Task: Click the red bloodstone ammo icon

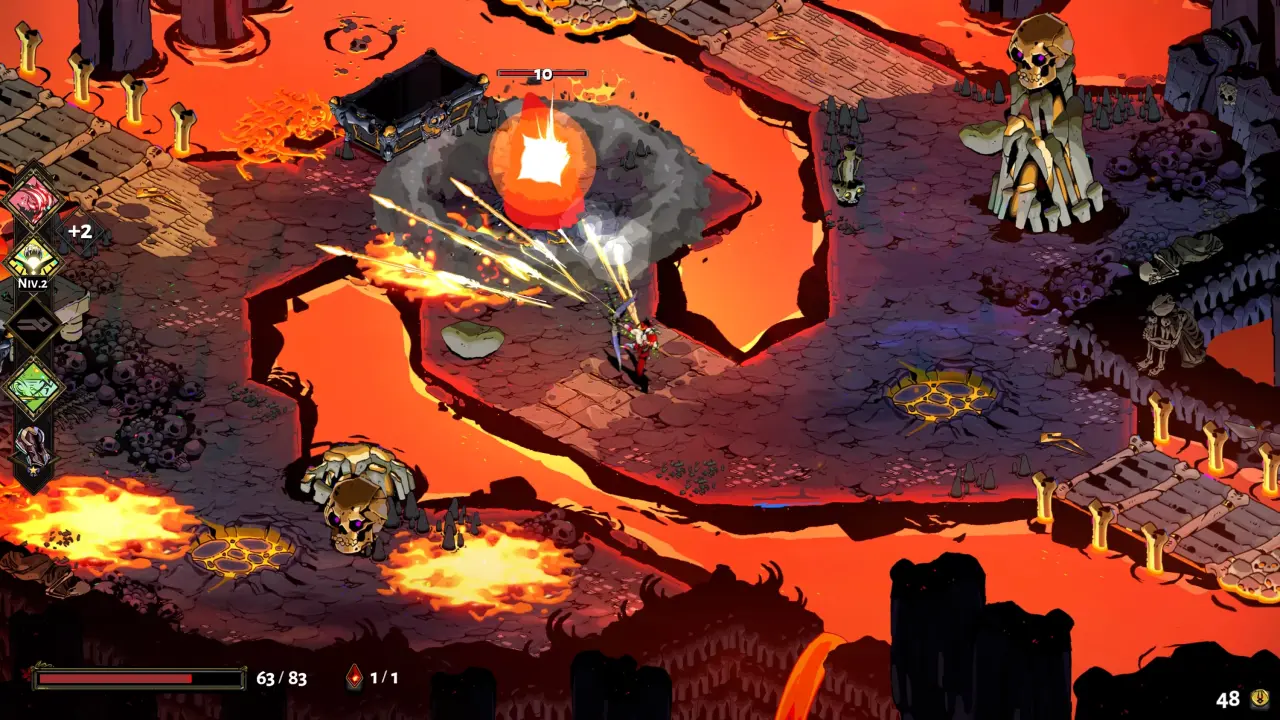Action: [354, 678]
